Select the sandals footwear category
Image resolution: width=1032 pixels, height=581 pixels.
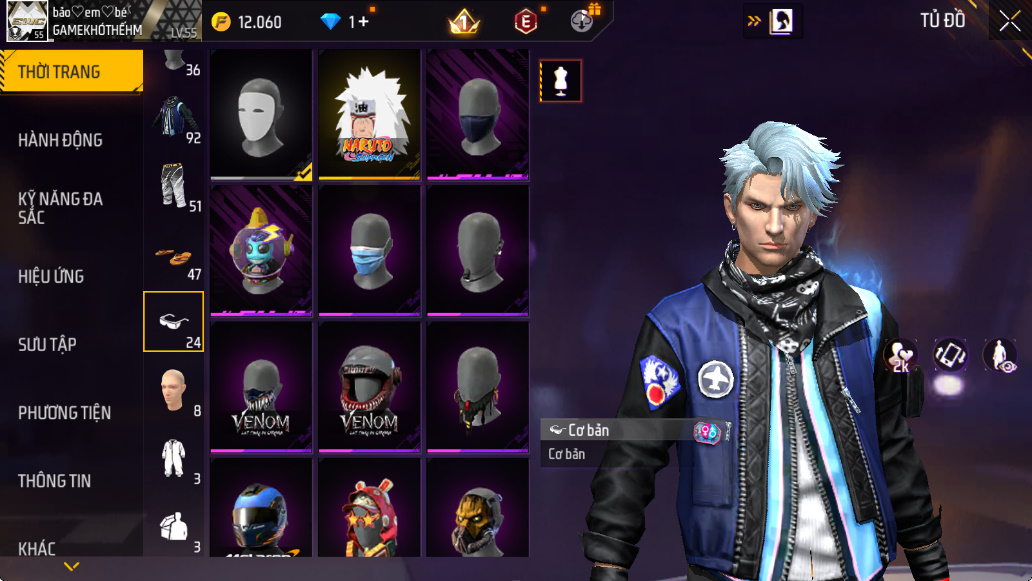[x=173, y=256]
